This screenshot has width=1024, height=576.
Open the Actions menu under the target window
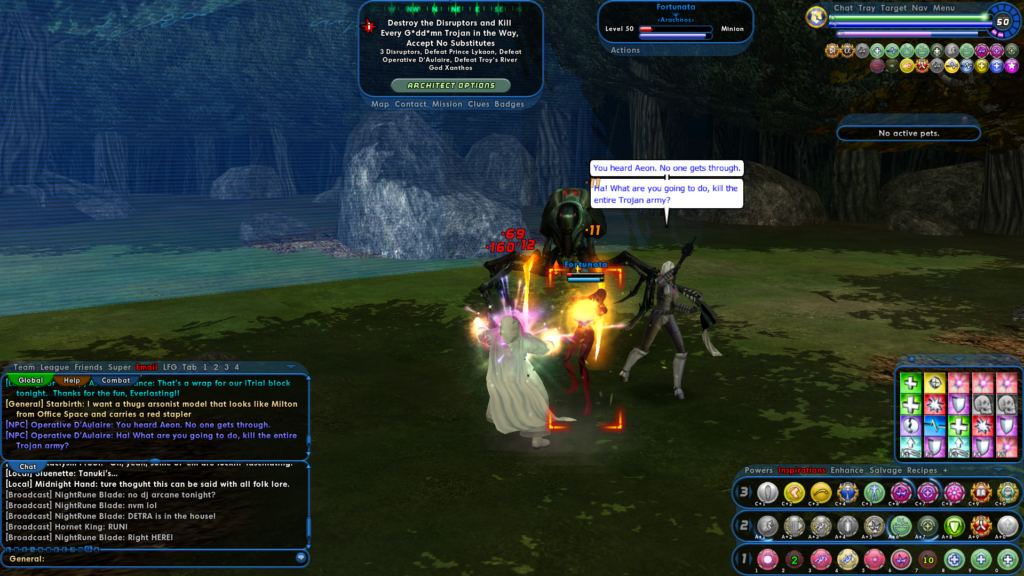[x=625, y=50]
